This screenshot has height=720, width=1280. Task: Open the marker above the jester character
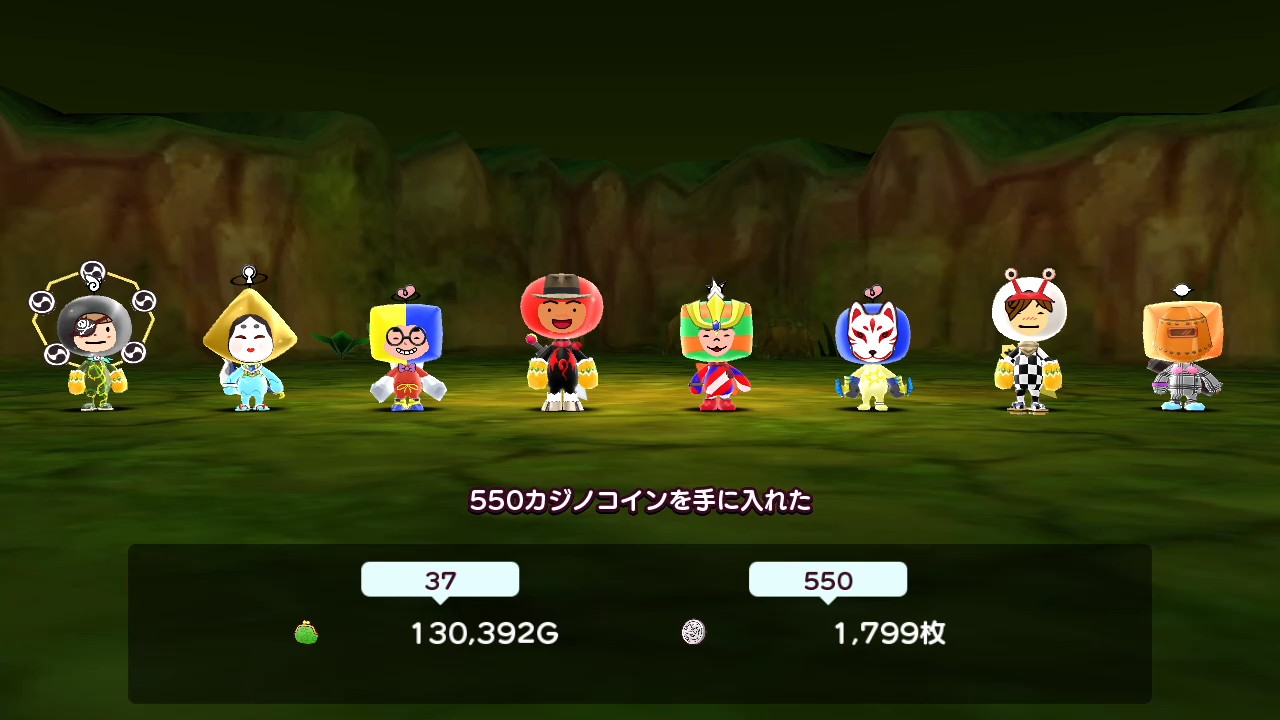(x=405, y=290)
